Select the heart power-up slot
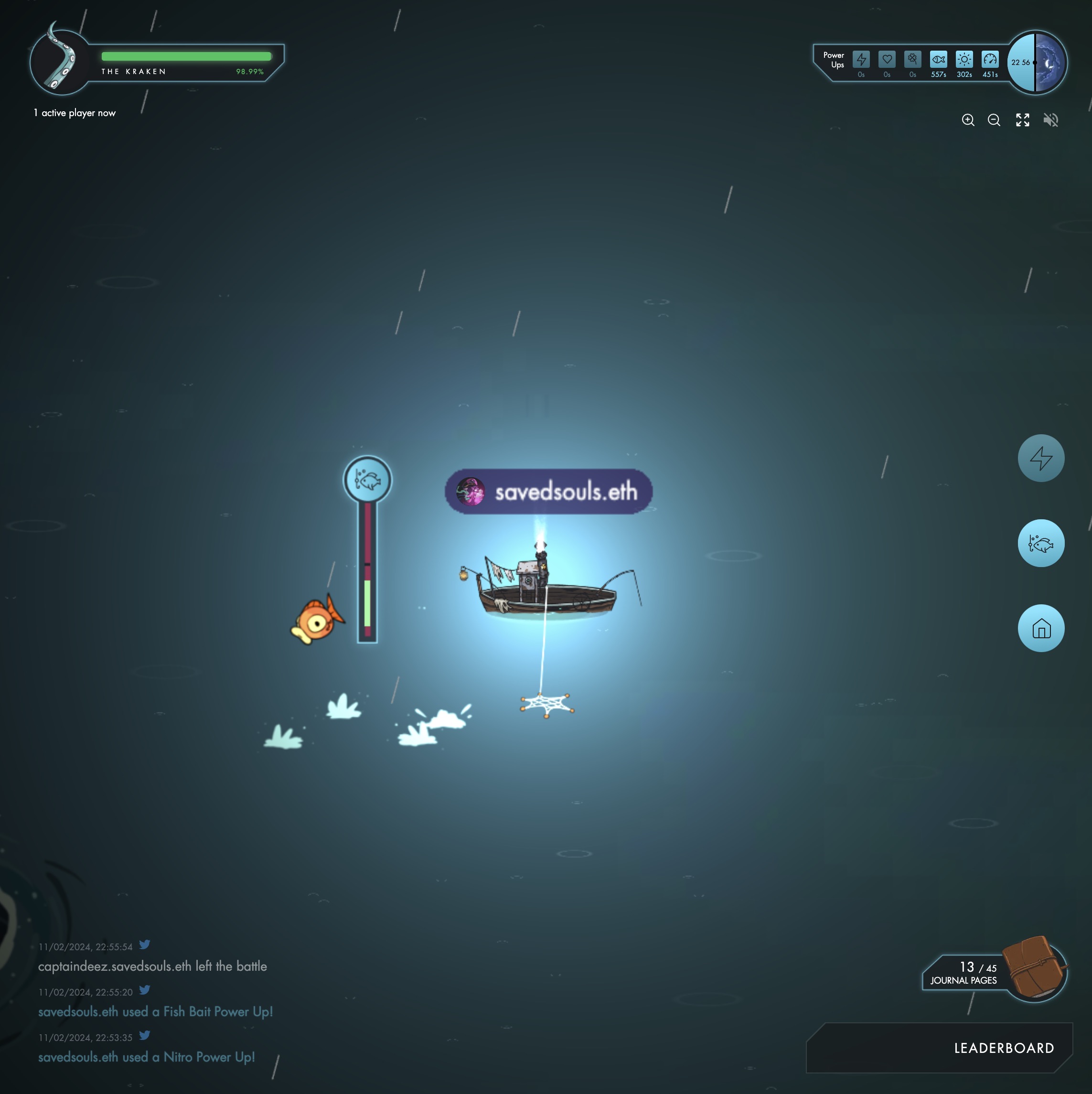The image size is (1092, 1094). coord(887,59)
